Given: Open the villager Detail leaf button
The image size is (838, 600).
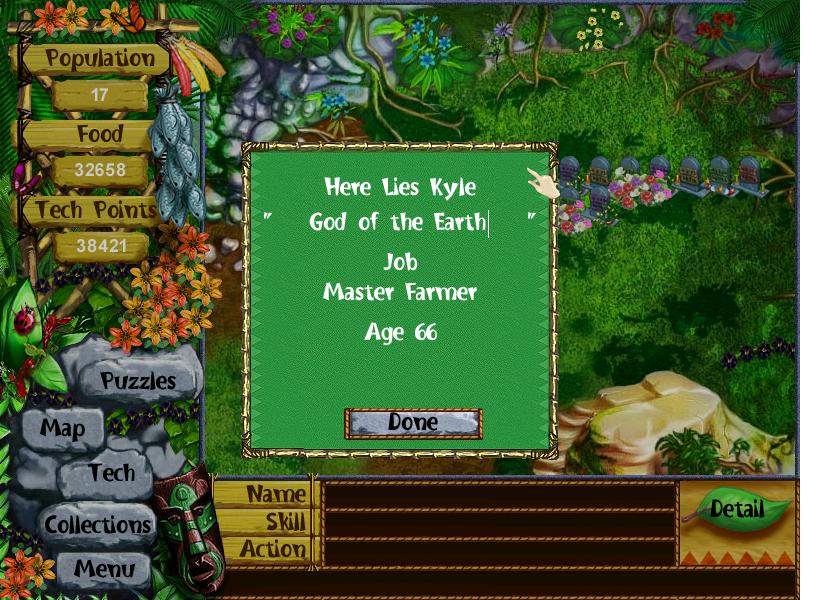Looking at the screenshot, I should click(737, 508).
